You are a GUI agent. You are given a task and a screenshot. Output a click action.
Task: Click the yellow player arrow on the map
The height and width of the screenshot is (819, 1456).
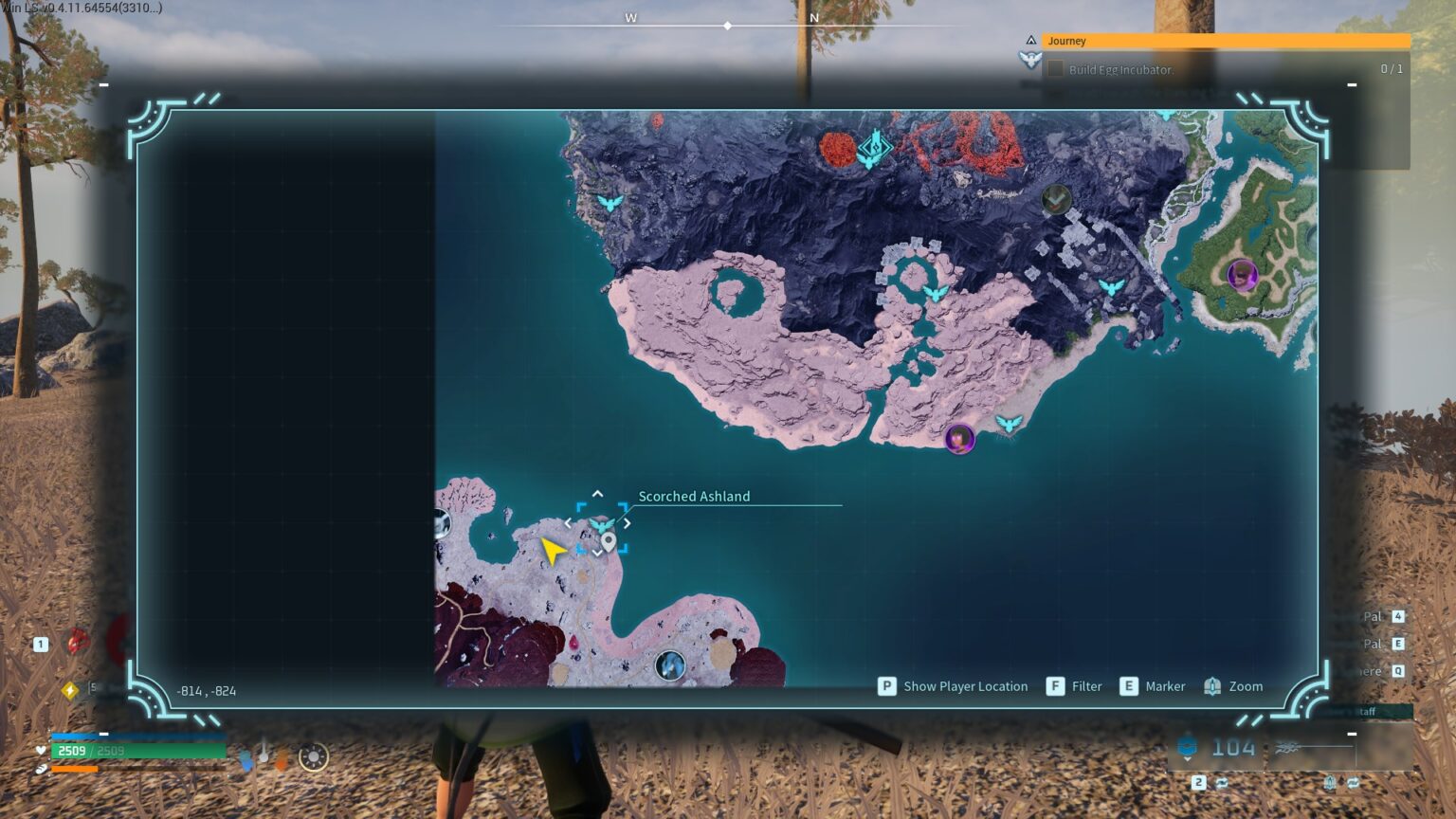[552, 550]
